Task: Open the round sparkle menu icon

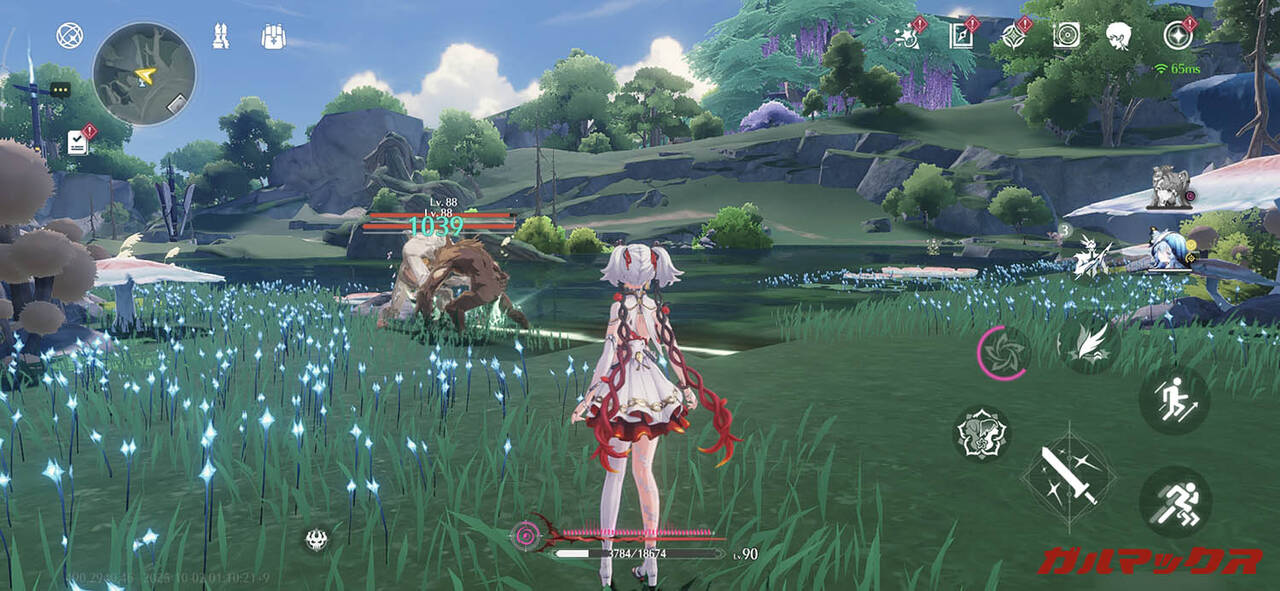Action: pos(1178,36)
